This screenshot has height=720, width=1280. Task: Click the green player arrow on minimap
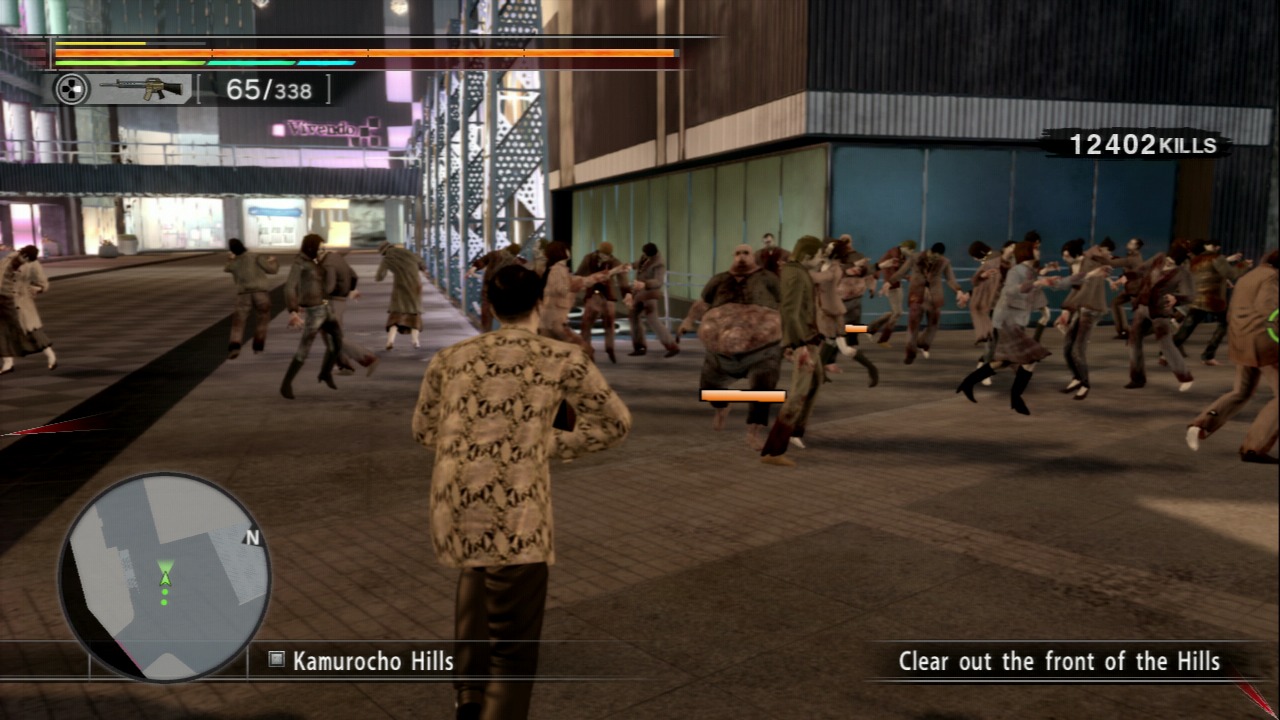coord(165,572)
